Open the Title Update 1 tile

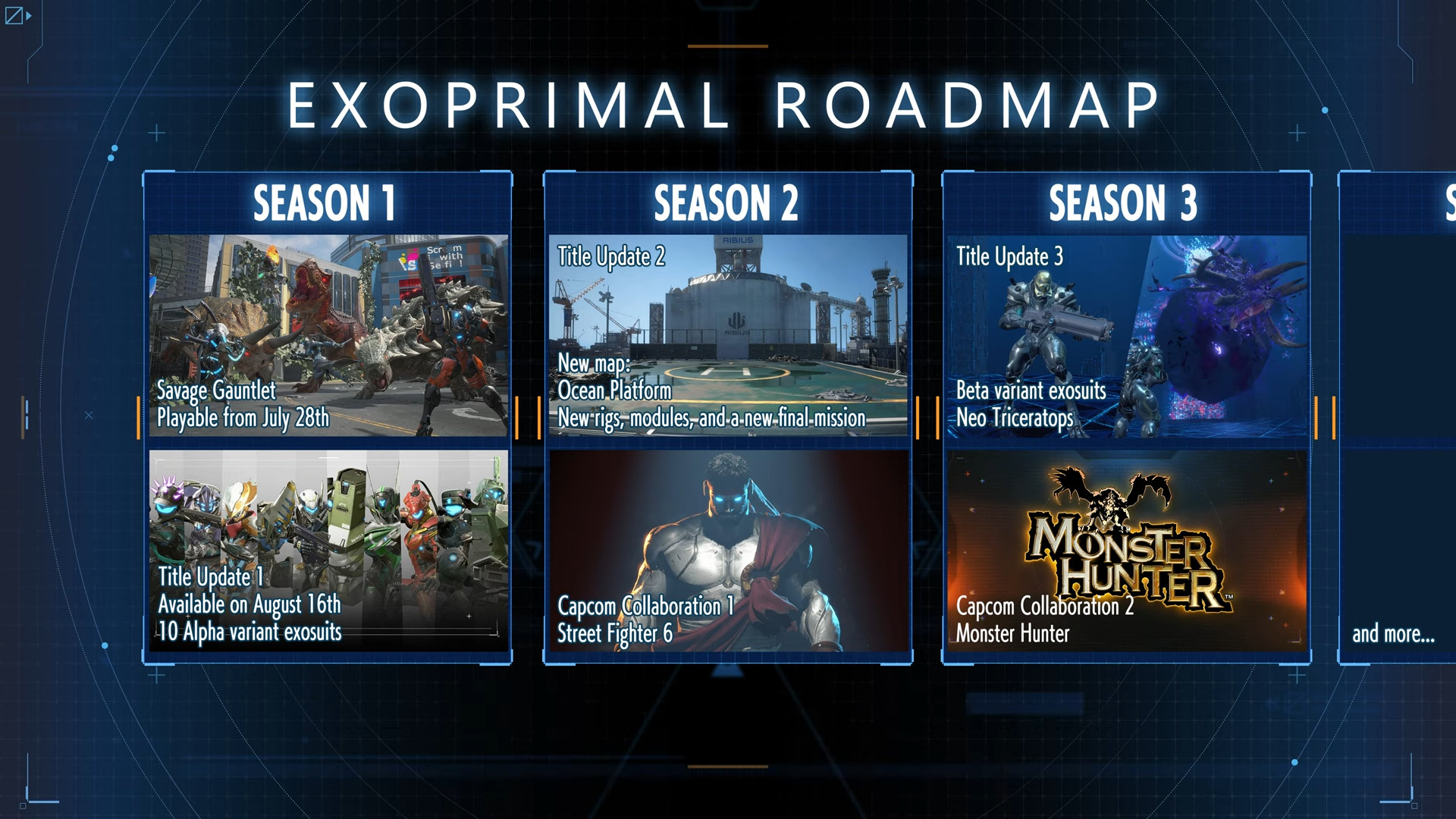click(328, 551)
